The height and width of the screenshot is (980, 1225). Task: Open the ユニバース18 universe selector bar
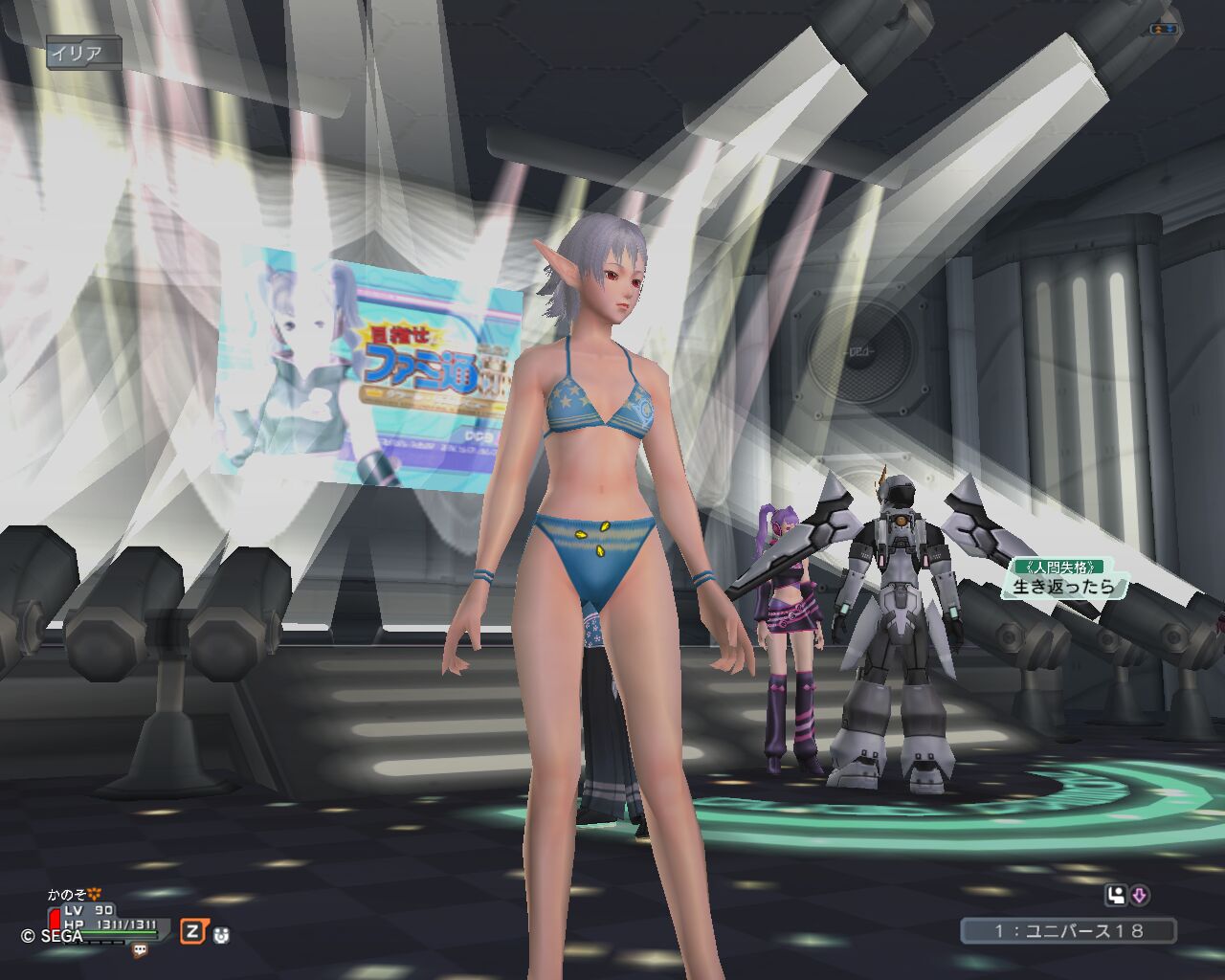pyautogui.click(x=1068, y=930)
